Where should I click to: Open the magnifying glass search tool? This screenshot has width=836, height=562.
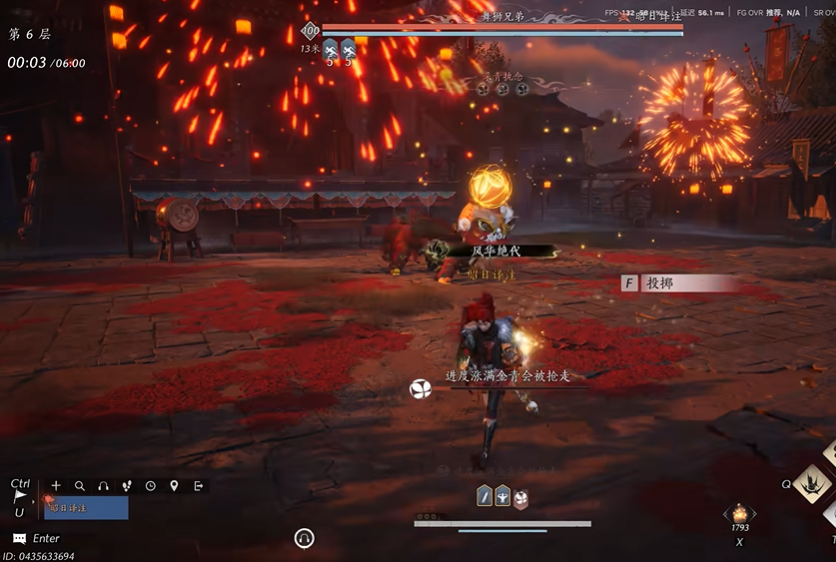[80, 486]
